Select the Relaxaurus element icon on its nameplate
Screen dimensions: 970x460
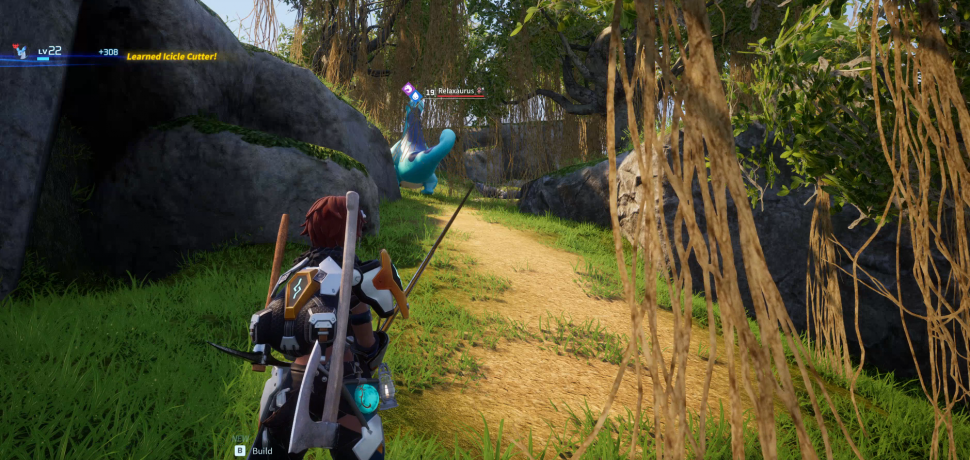[x=409, y=90]
